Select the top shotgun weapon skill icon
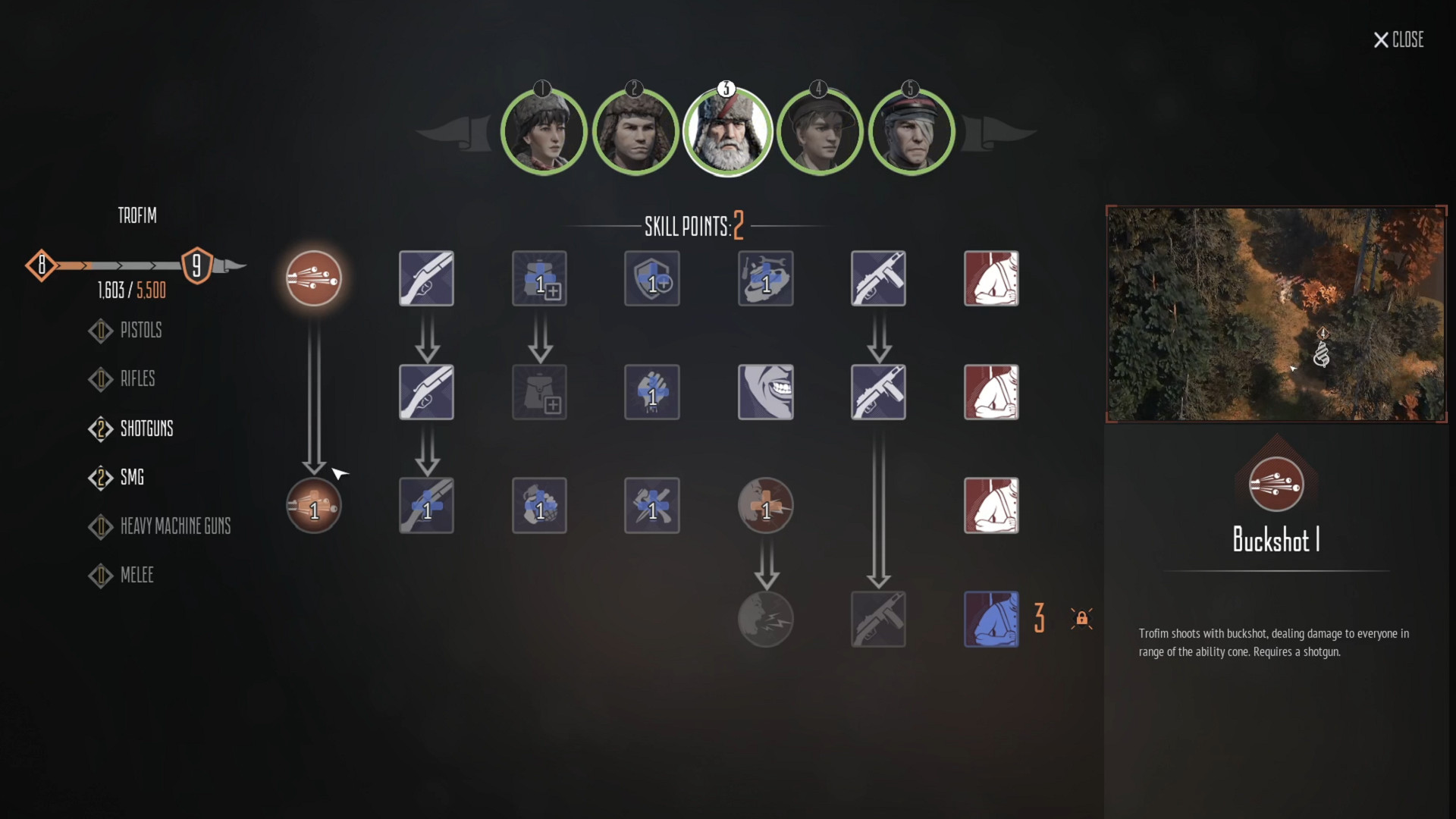The height and width of the screenshot is (819, 1456). [x=426, y=278]
